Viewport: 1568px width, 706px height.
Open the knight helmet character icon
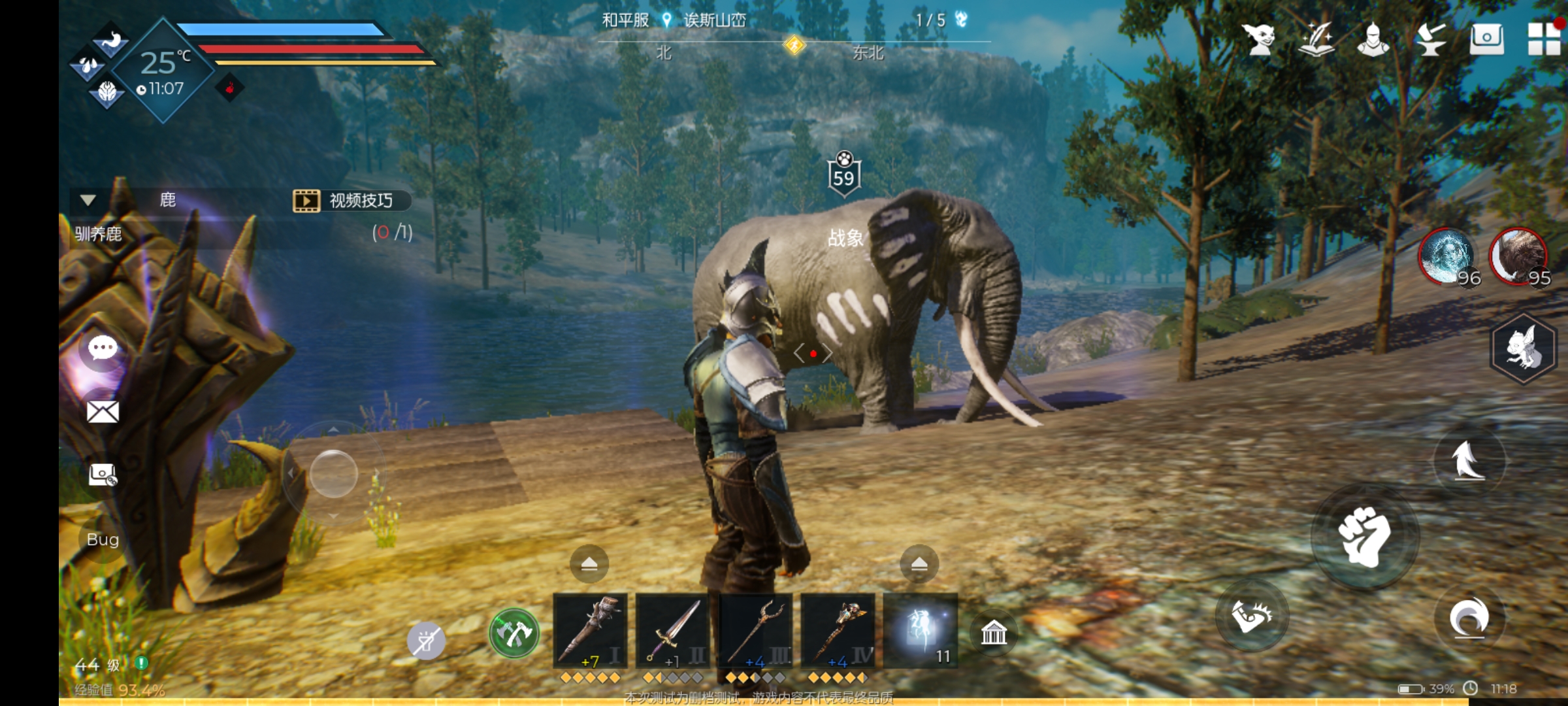[1373, 39]
